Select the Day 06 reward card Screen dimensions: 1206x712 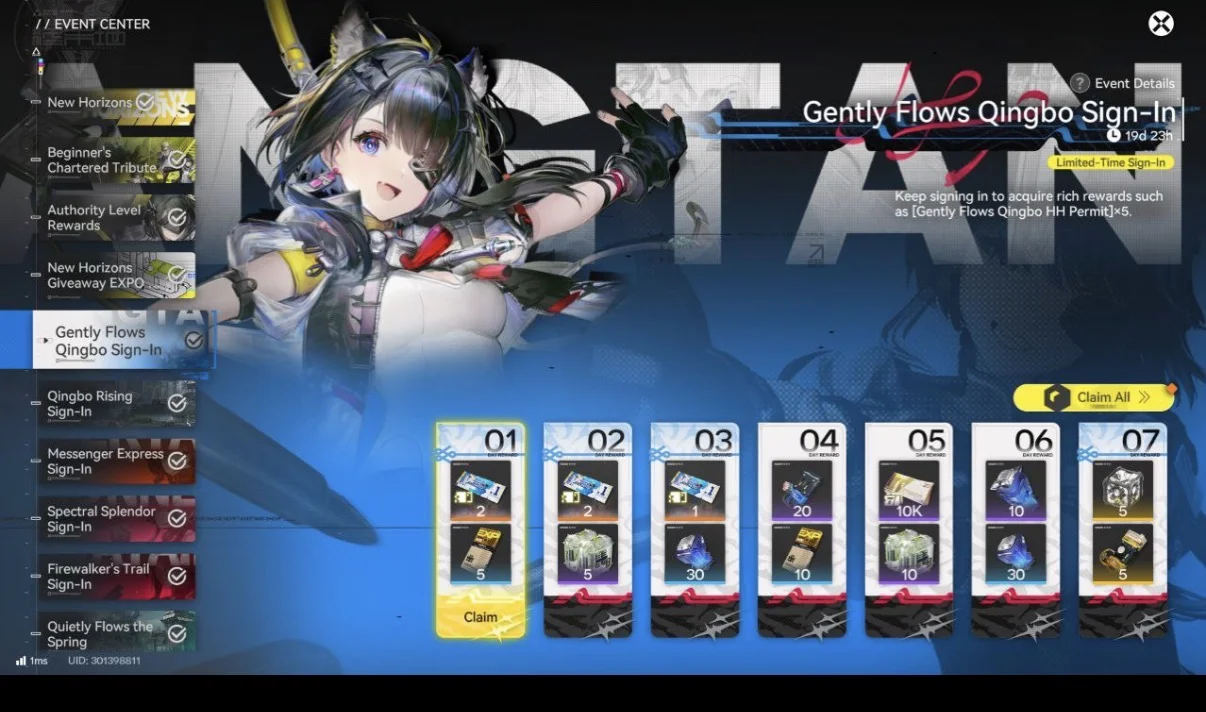pos(1015,528)
